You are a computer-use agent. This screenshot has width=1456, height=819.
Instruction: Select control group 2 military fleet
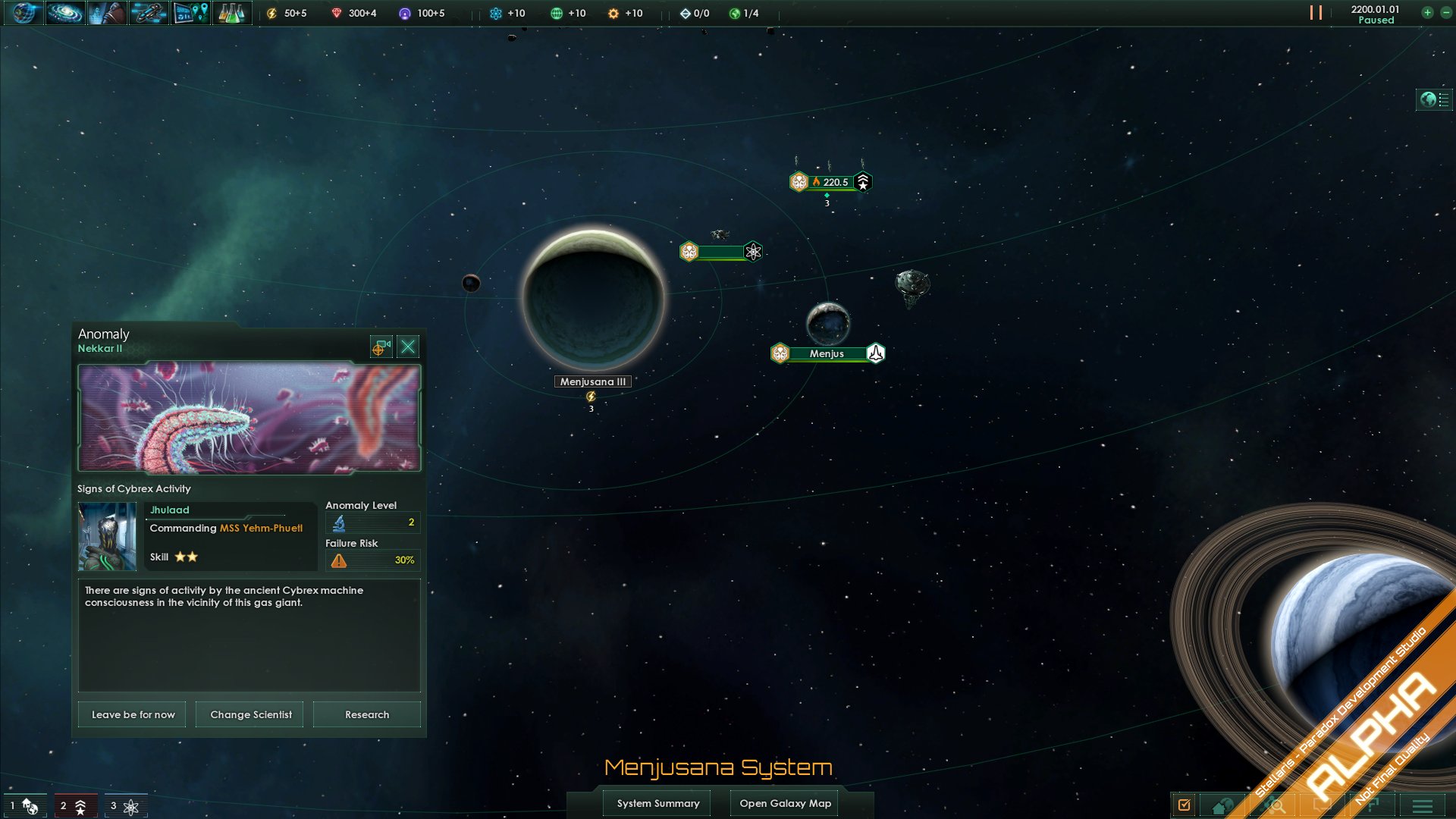pos(74,805)
